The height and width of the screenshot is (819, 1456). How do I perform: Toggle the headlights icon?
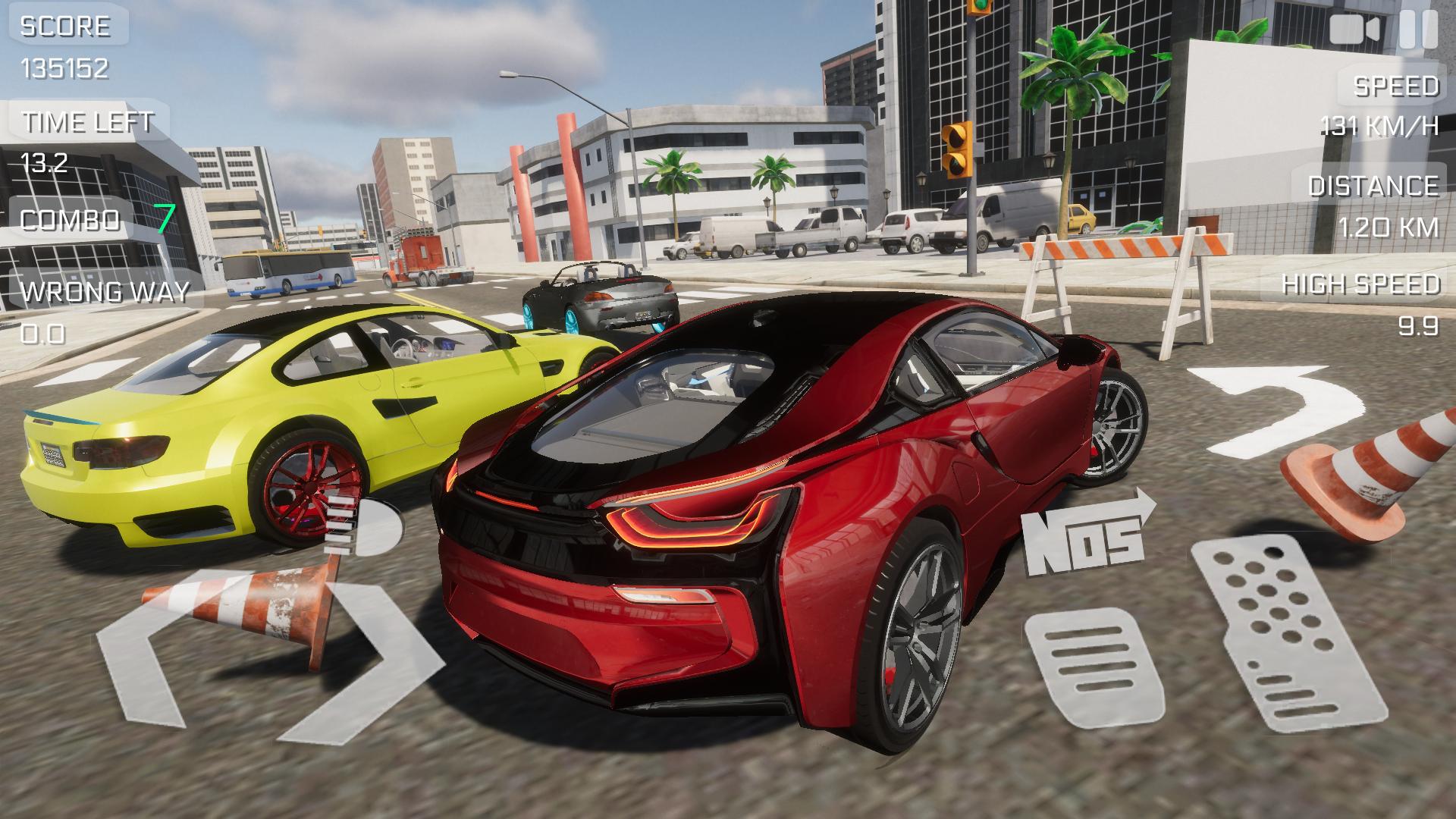pyautogui.click(x=364, y=527)
